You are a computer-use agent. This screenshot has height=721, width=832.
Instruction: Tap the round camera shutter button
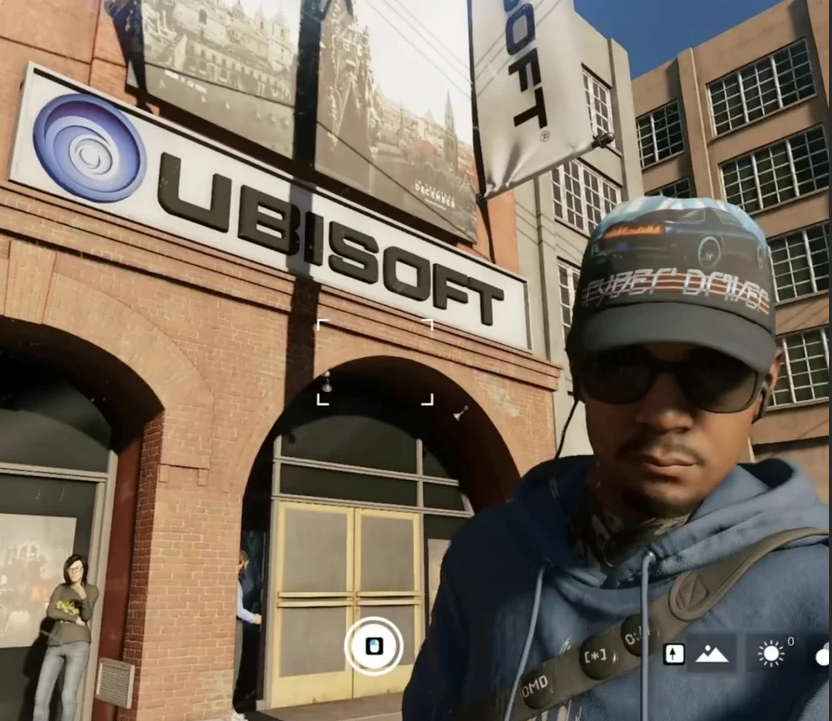pos(373,646)
